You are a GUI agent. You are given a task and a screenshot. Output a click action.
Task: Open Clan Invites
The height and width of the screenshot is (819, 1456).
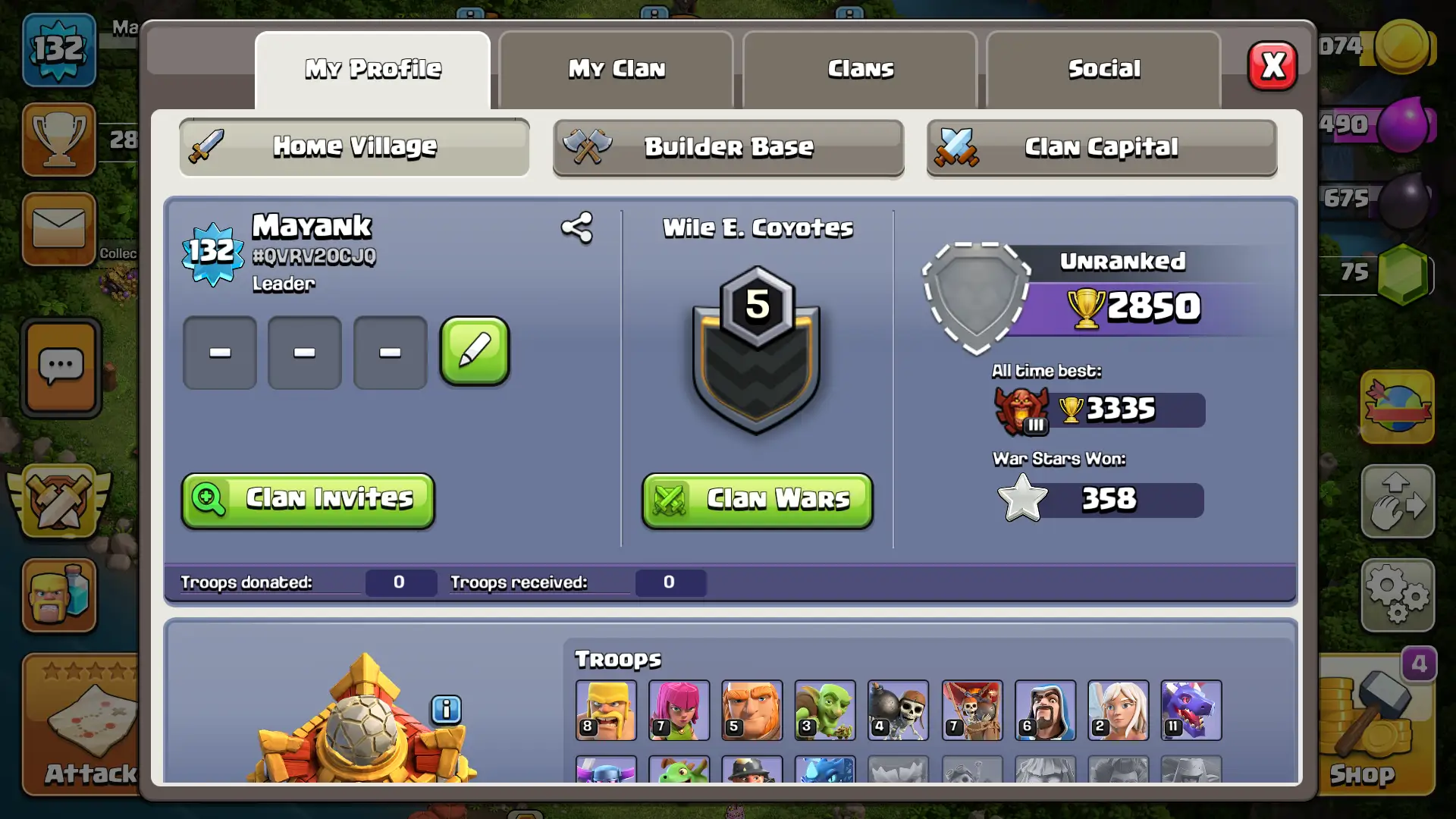308,500
